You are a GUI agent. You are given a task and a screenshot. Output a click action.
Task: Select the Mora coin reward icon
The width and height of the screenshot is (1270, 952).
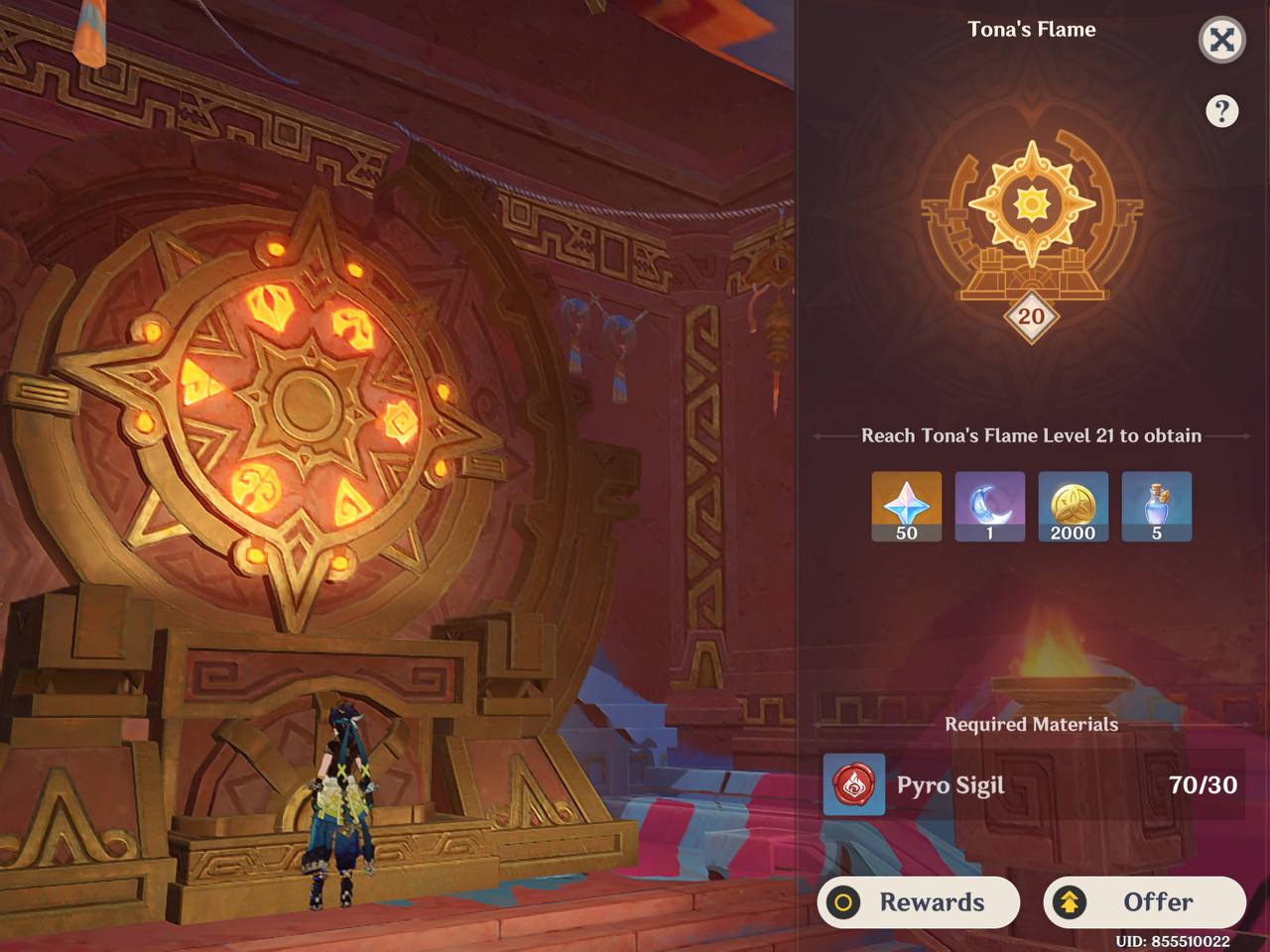[1073, 504]
